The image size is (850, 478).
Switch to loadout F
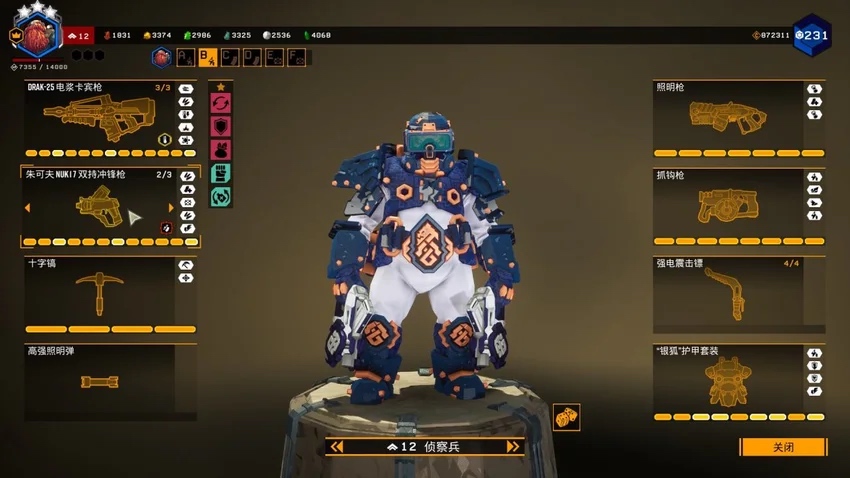[x=297, y=58]
